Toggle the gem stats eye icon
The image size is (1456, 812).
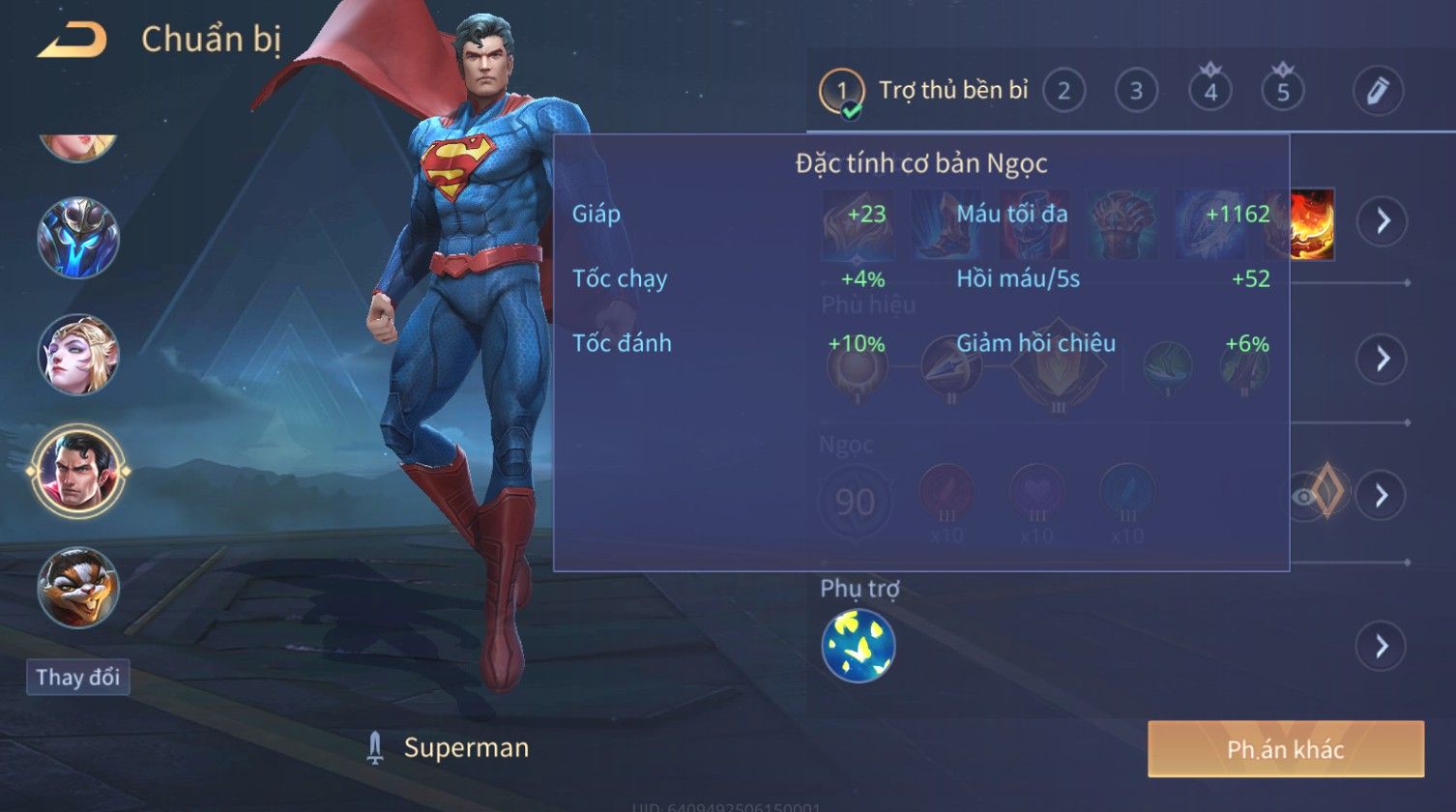[1304, 496]
